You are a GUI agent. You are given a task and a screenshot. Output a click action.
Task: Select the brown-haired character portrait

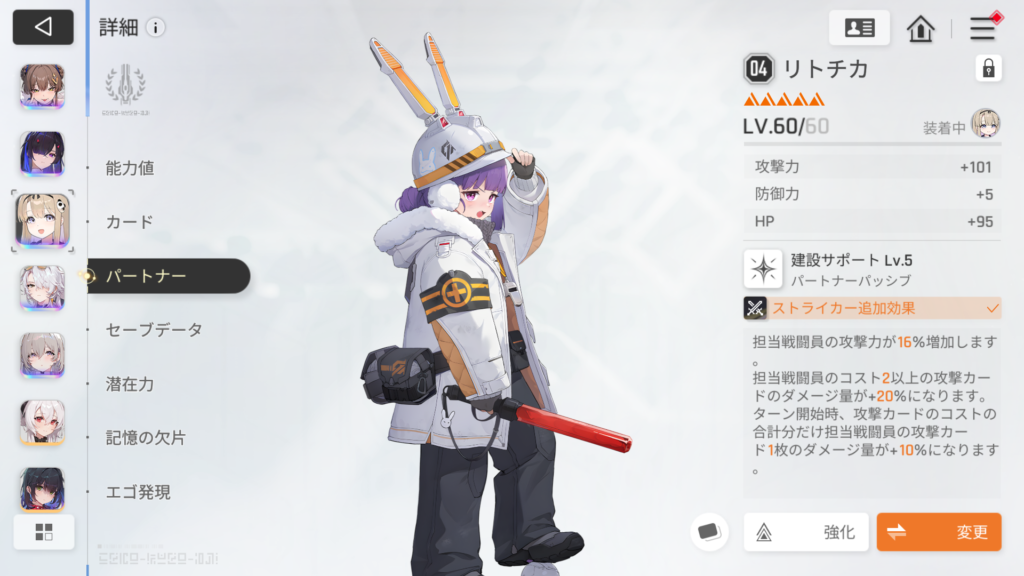coord(42,87)
